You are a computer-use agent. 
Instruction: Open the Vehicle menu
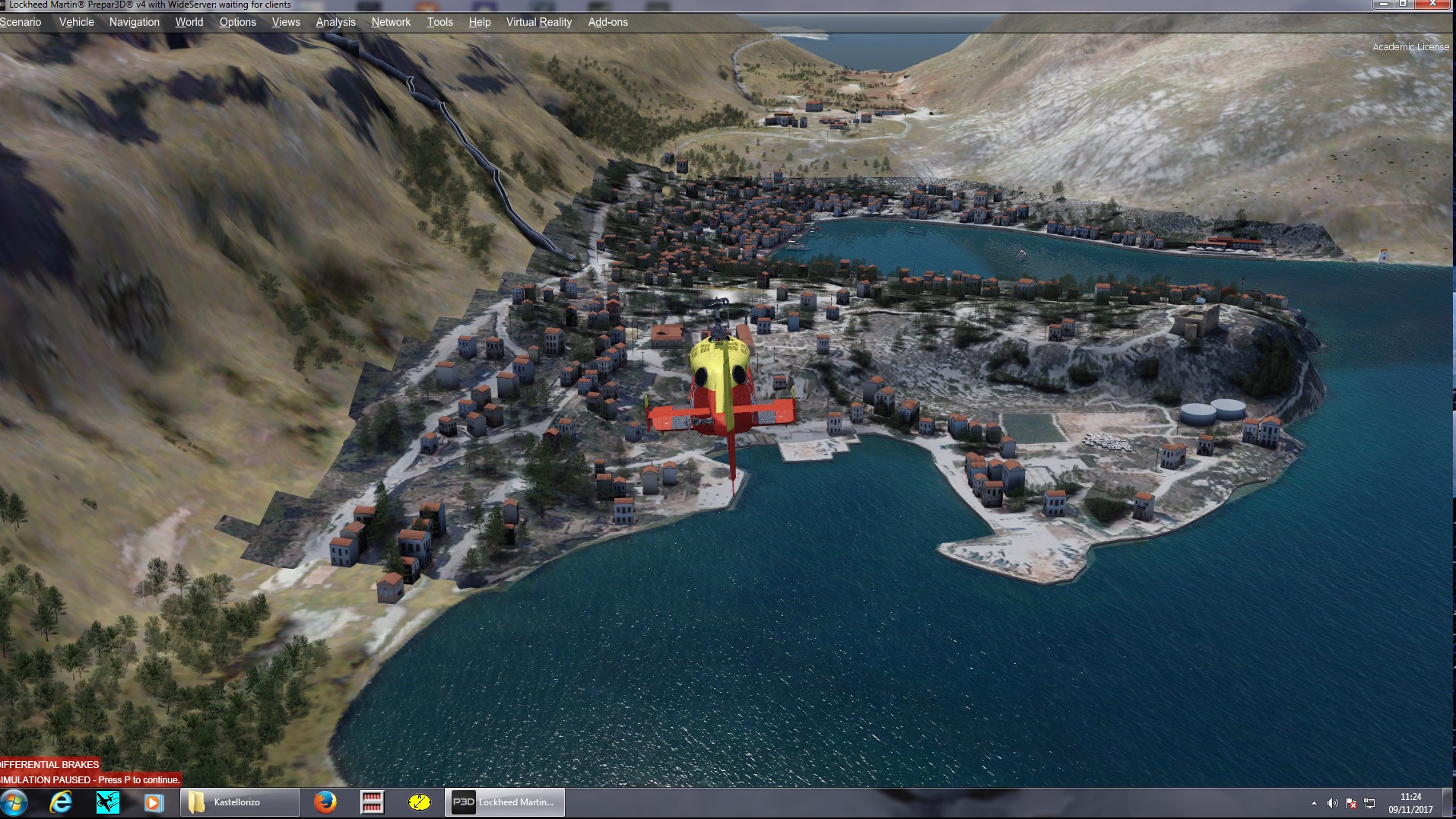pyautogui.click(x=76, y=22)
